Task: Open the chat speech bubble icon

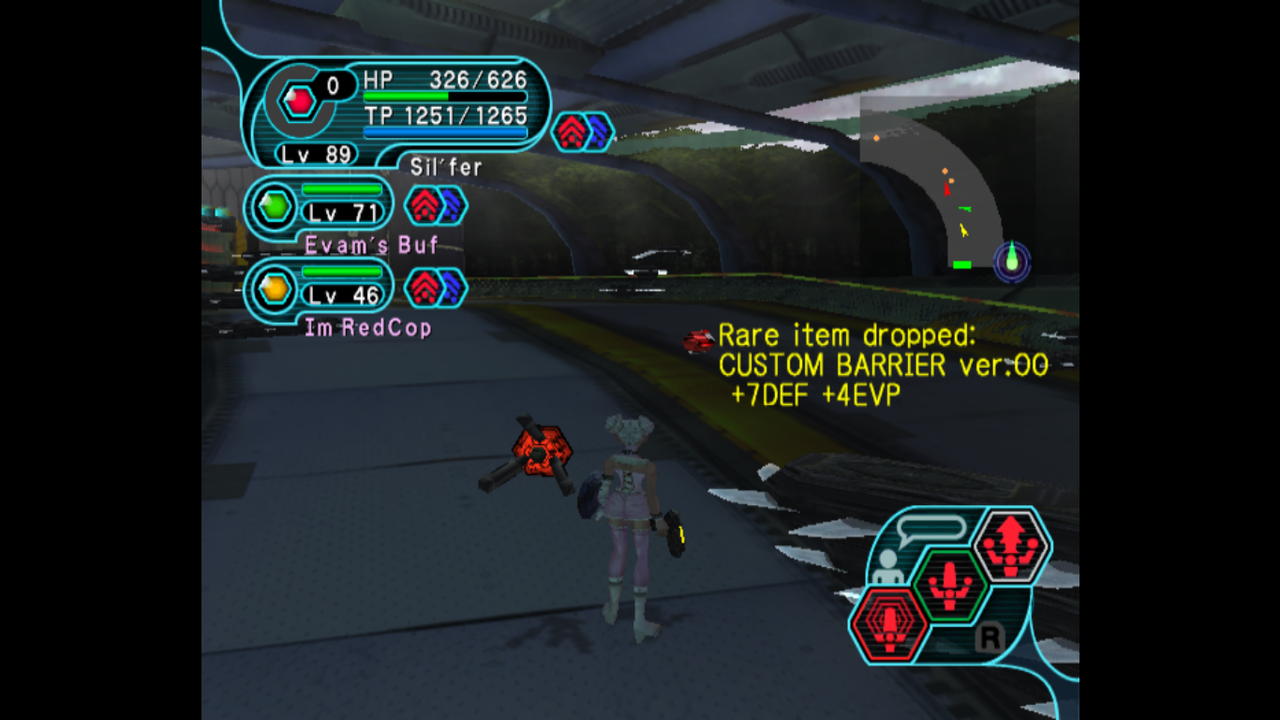Action: click(x=930, y=529)
